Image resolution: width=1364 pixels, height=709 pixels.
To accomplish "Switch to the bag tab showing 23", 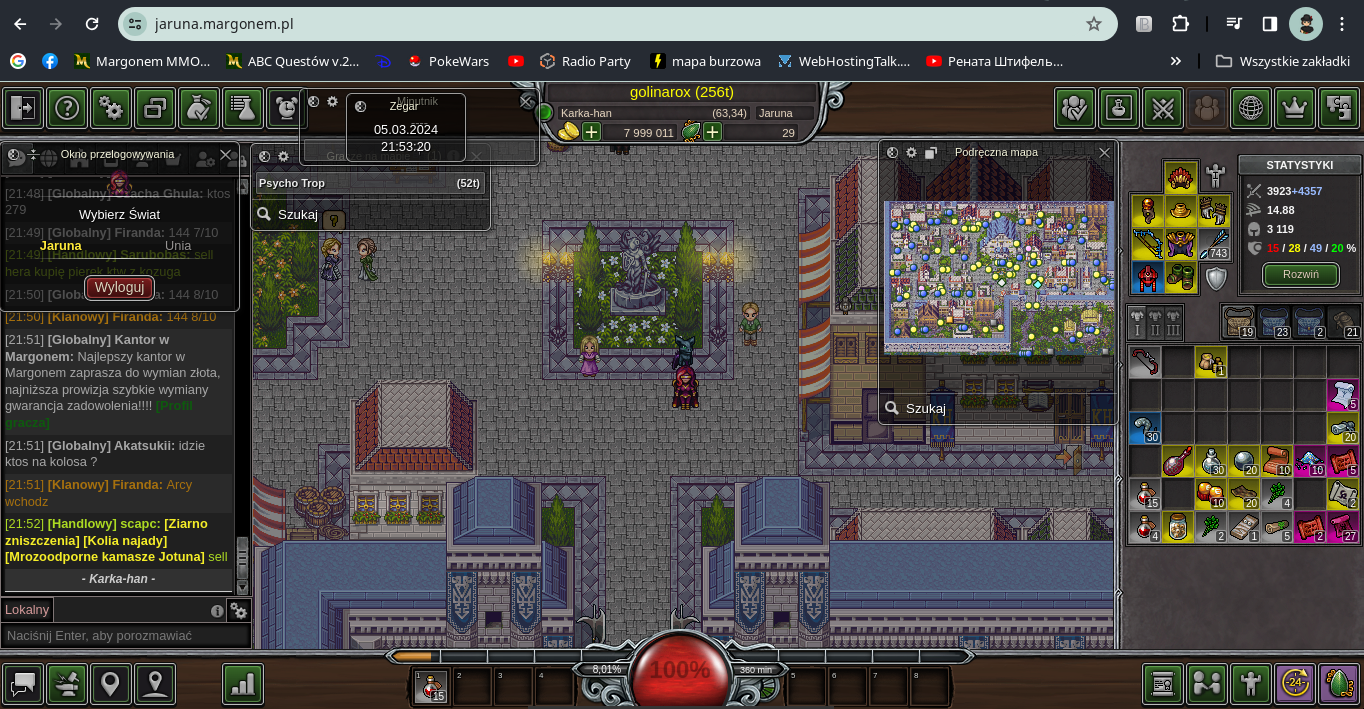I will (1273, 322).
